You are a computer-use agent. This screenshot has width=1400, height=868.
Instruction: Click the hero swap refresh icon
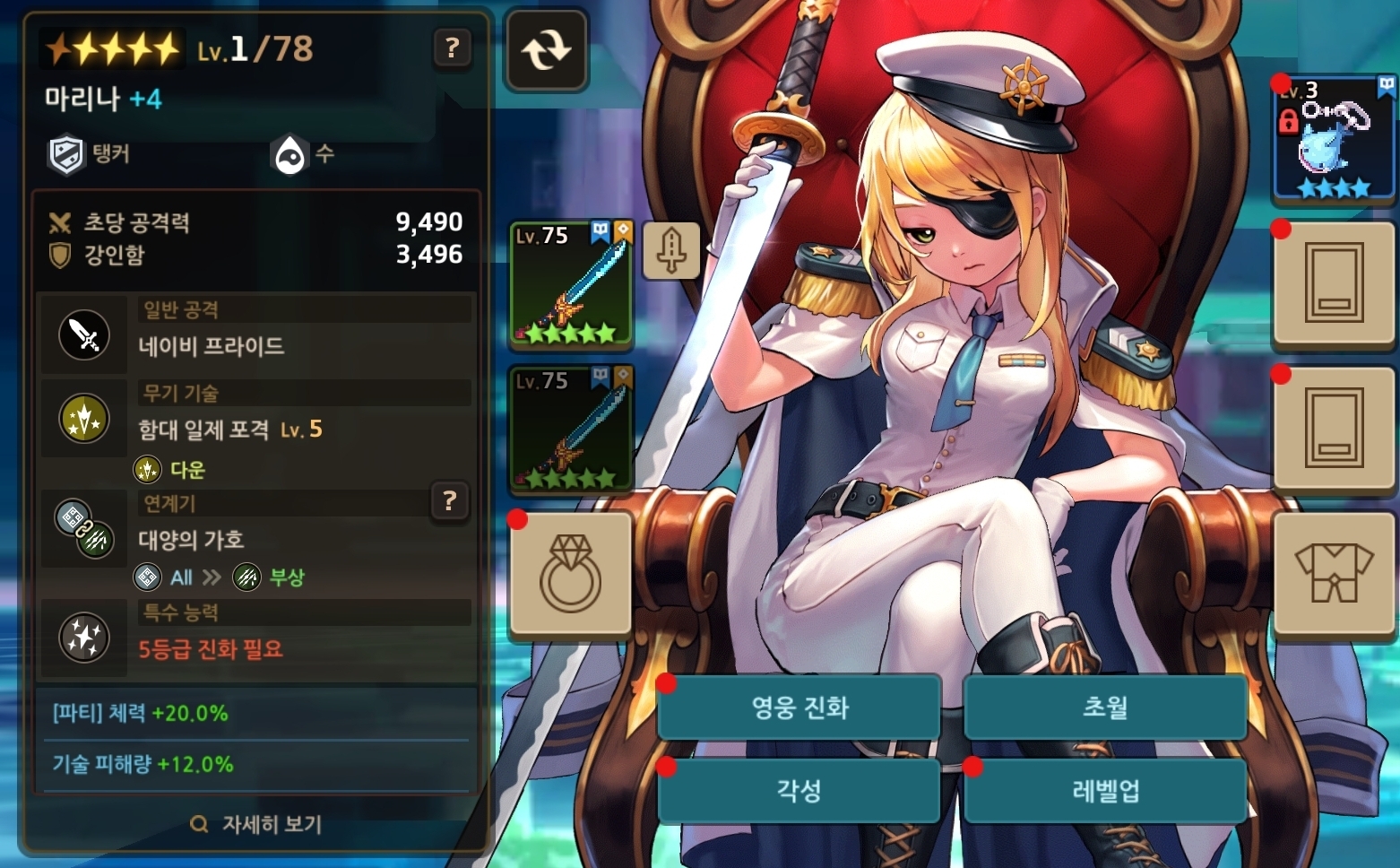[x=545, y=49]
